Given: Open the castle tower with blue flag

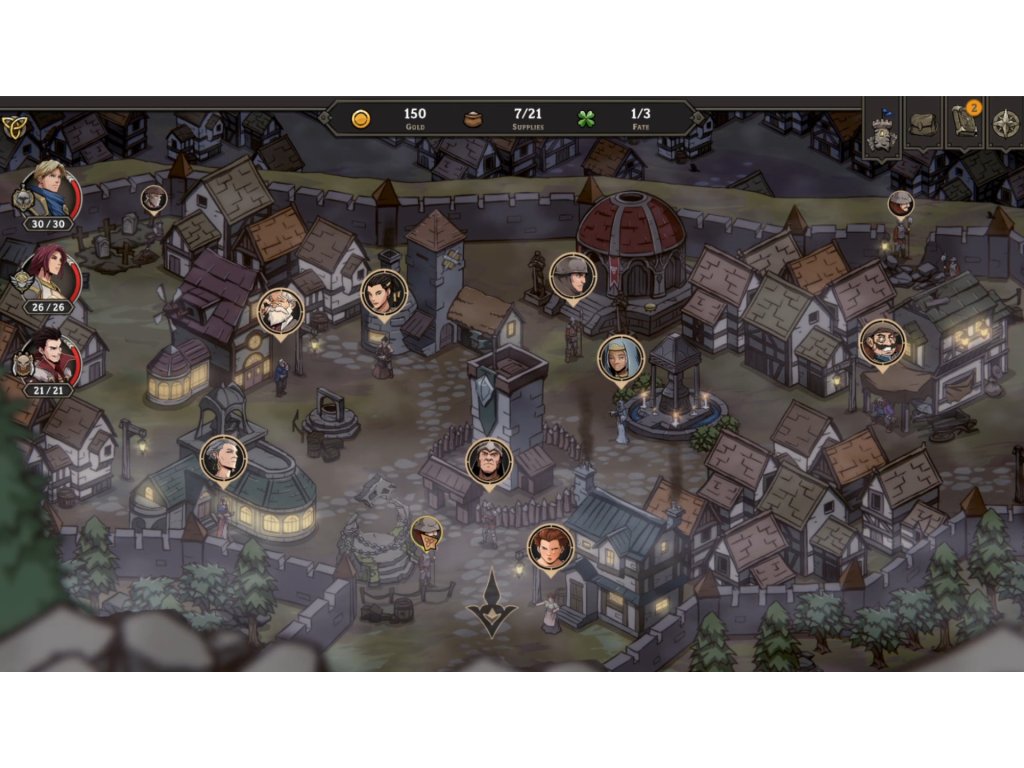Looking at the screenshot, I should 881,128.
